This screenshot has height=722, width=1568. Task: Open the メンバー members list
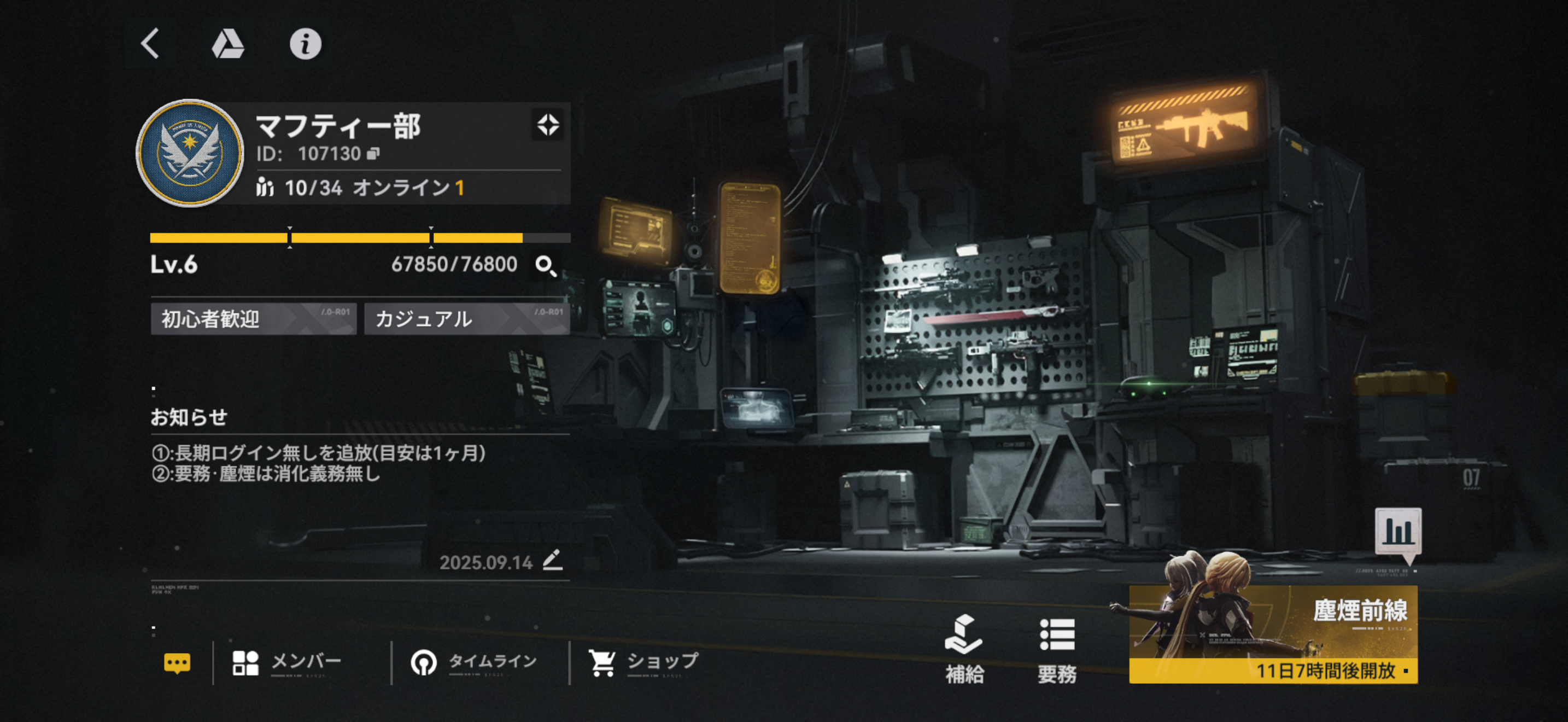(x=288, y=662)
